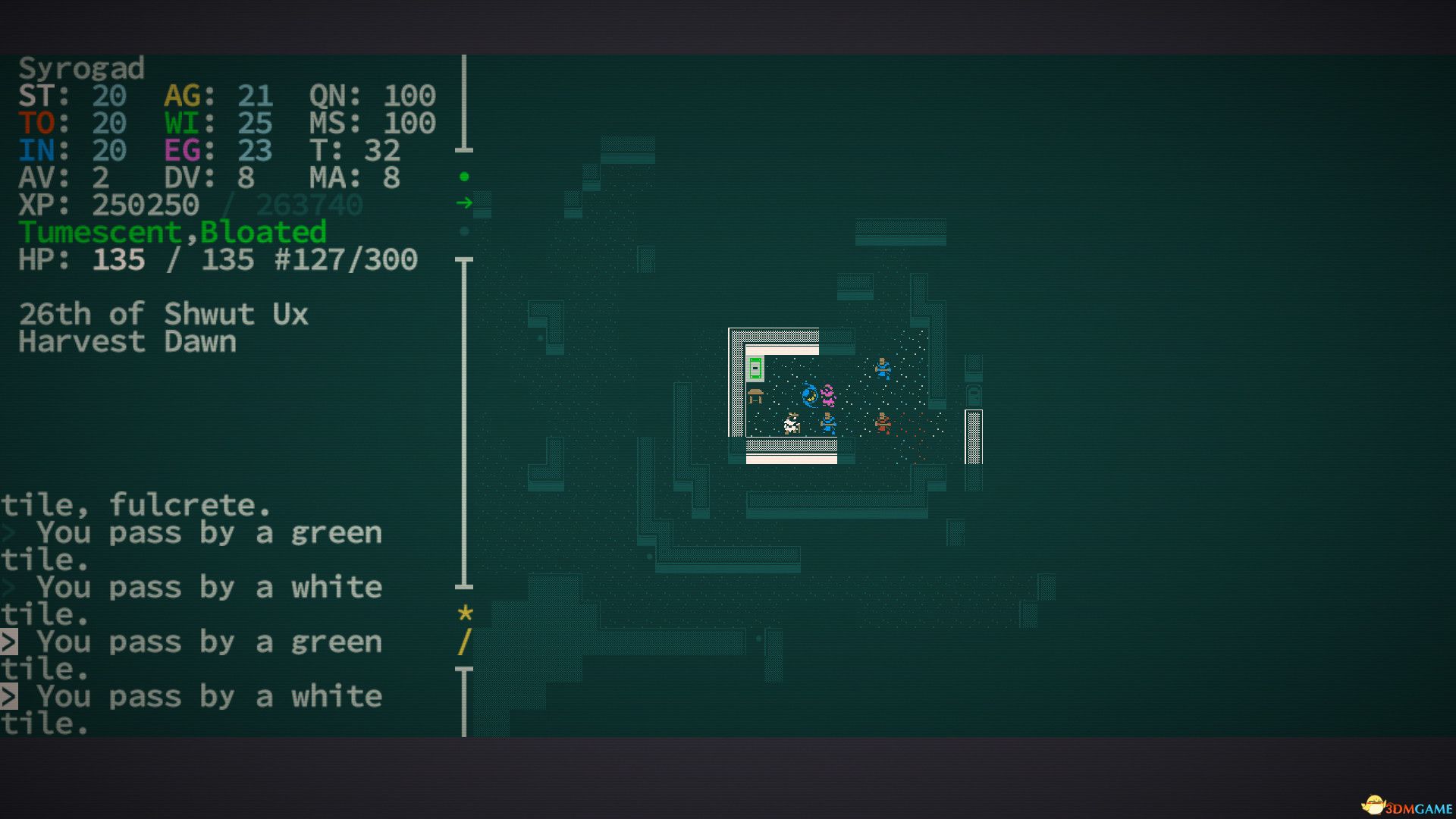This screenshot has width=1456, height=819.
Task: Click the Bloated status effect label
Action: point(262,232)
